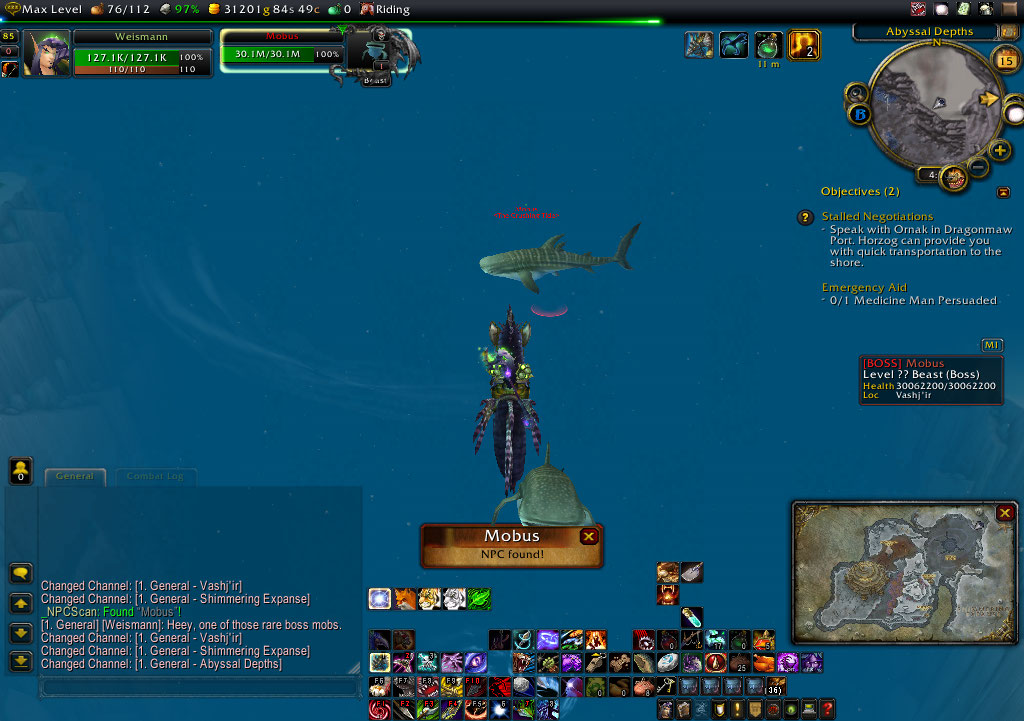Open the red question mark help button
Viewport: 1024px width, 721px height.
tap(827, 709)
